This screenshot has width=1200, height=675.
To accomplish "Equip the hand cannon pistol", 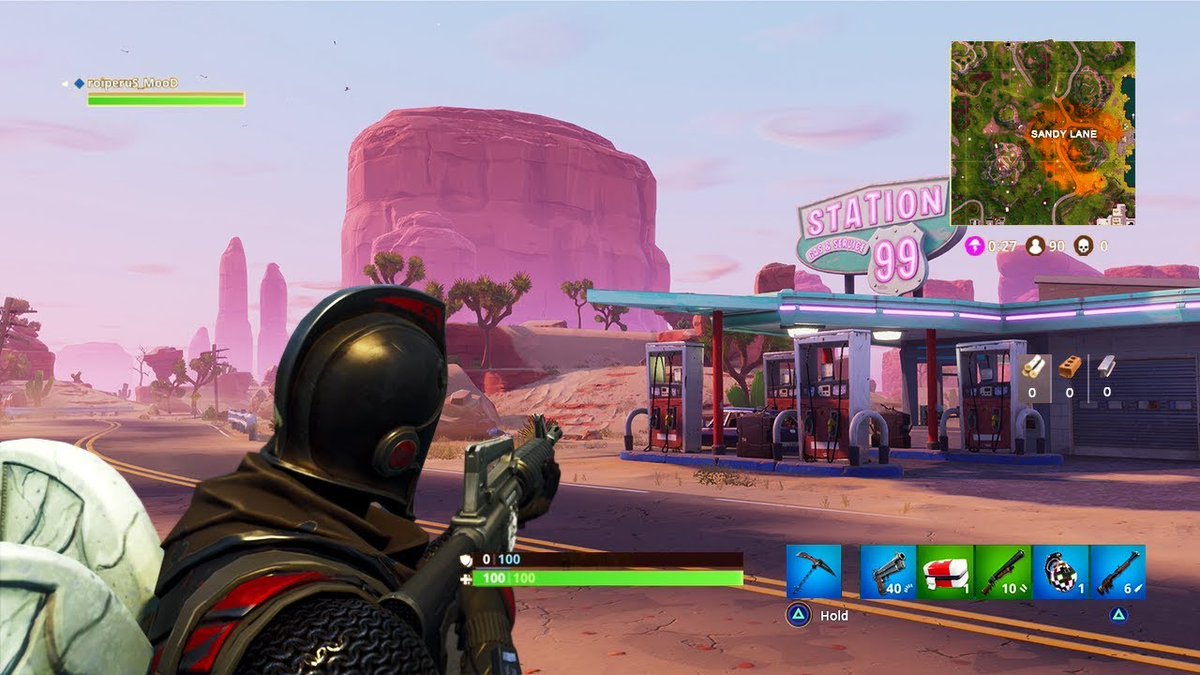I will (x=888, y=572).
